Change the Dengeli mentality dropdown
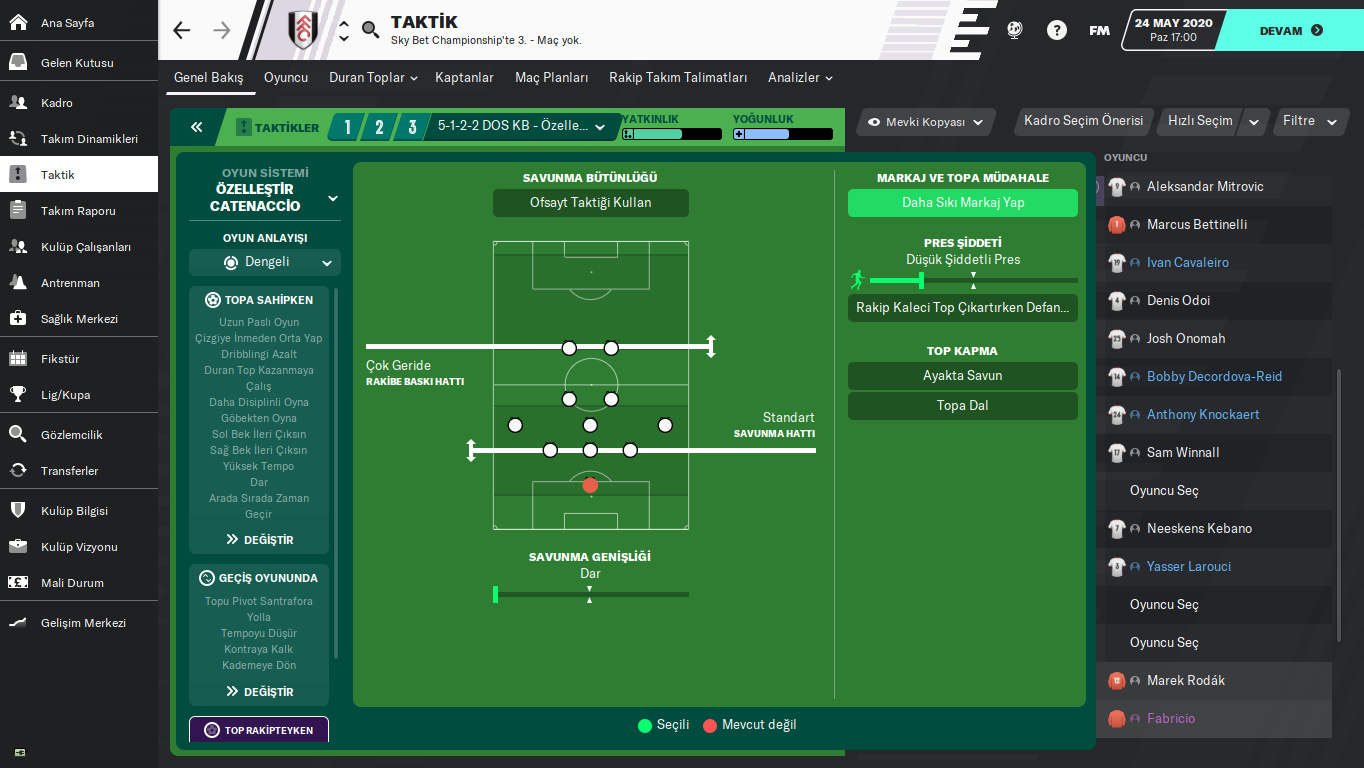Image resolution: width=1364 pixels, height=768 pixels. point(265,263)
